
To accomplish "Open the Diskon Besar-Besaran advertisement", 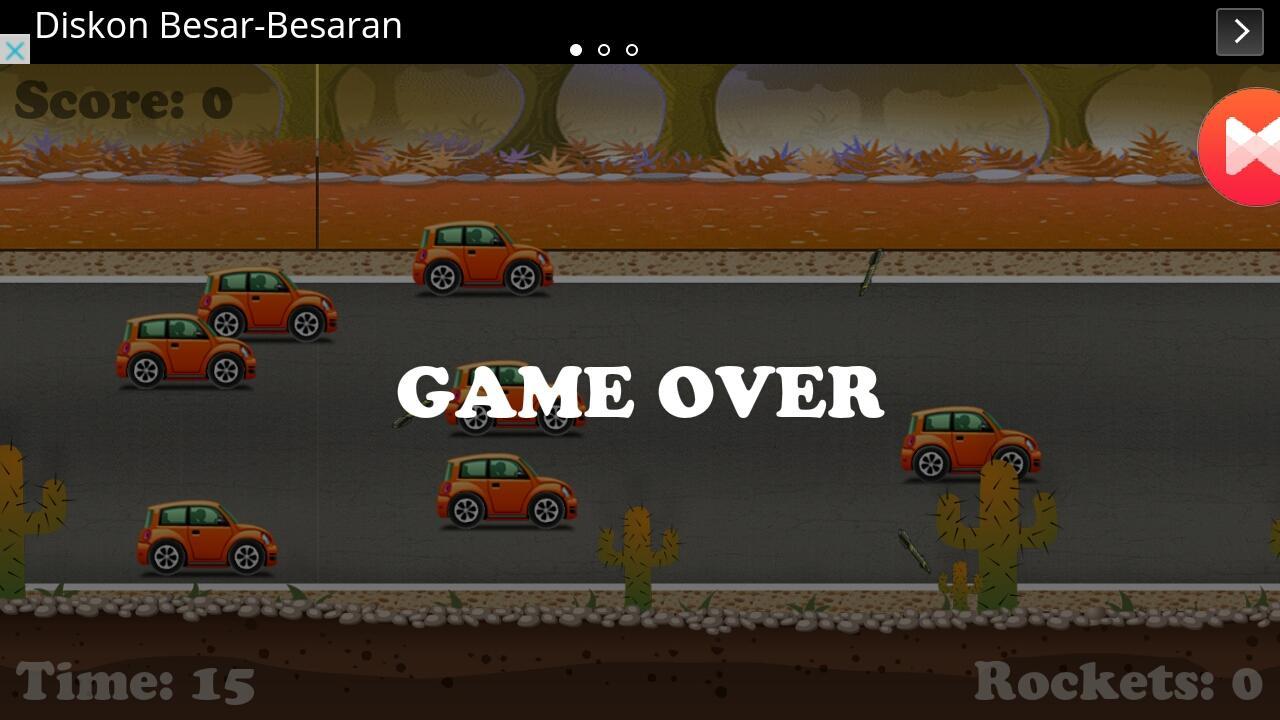I will pyautogui.click(x=218, y=26).
